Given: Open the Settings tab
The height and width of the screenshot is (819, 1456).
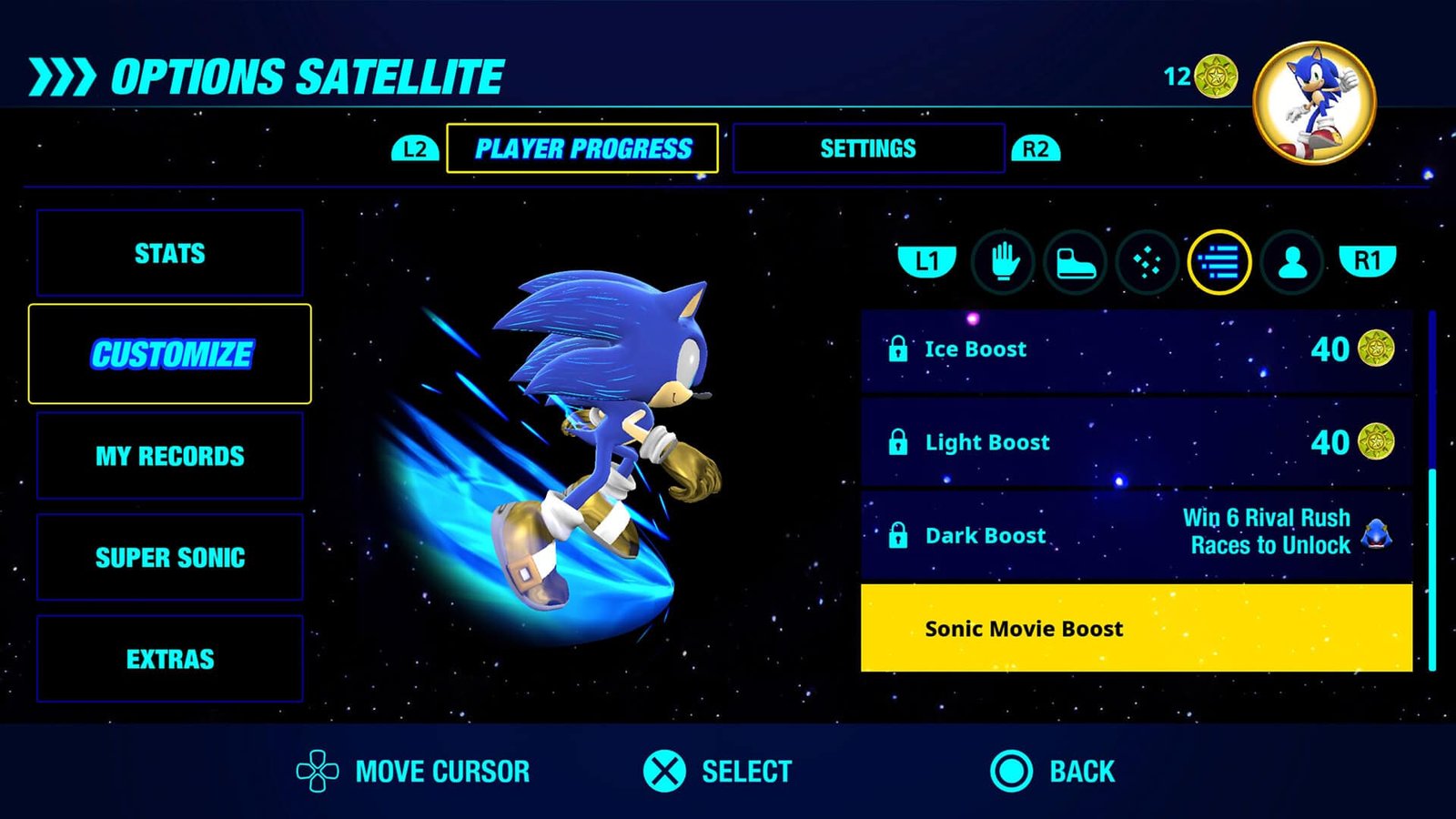Looking at the screenshot, I should [868, 148].
